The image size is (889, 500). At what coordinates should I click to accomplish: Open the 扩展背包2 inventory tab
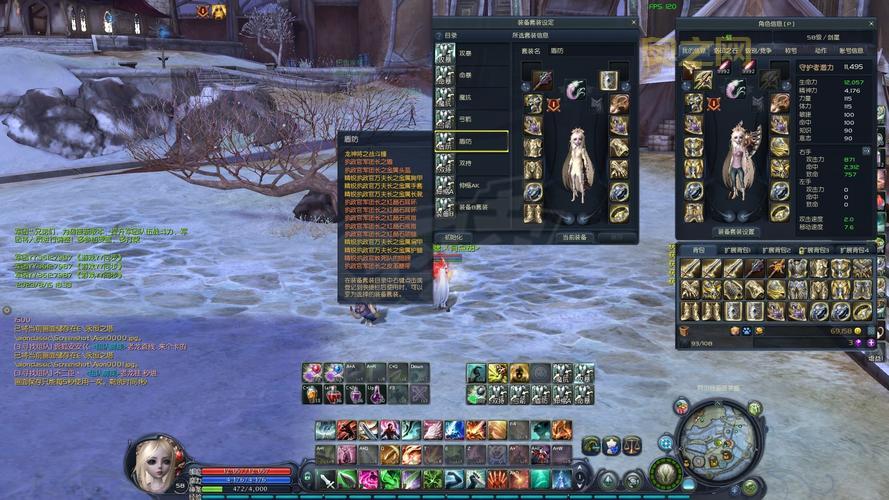(777, 250)
